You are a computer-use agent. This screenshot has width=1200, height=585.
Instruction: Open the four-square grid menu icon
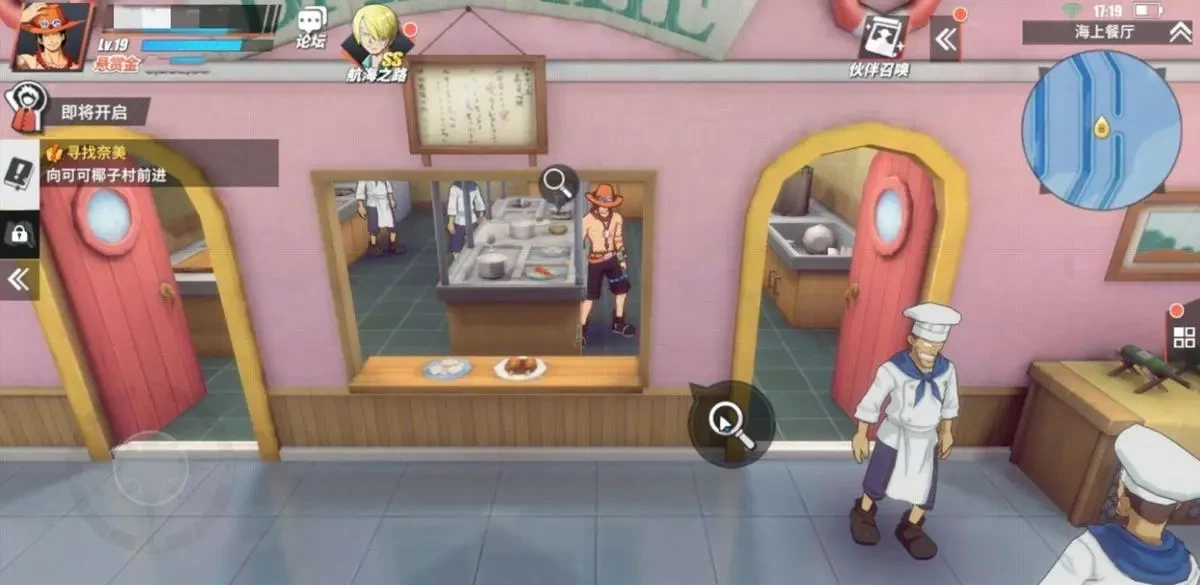click(x=1183, y=337)
